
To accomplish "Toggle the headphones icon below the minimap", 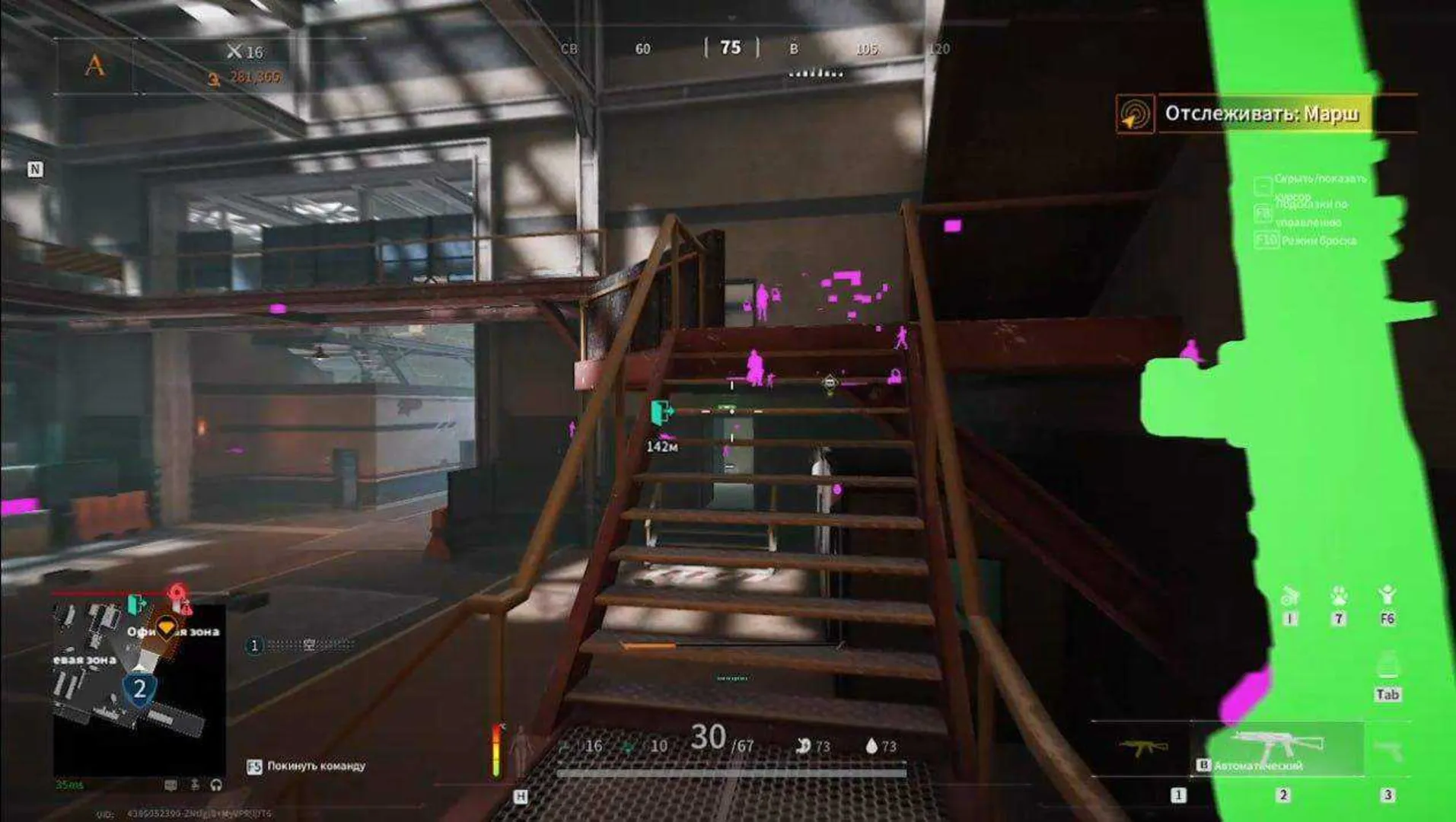I will click(x=216, y=785).
